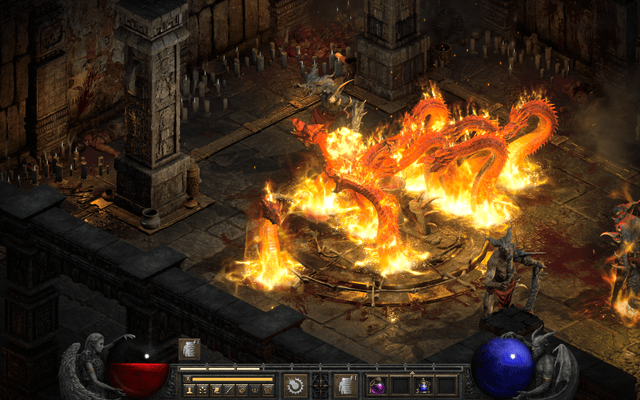Viewport: 640px width, 400px height.
Task: Open character sheet via figure mini-icon
Action: (x=188, y=389)
